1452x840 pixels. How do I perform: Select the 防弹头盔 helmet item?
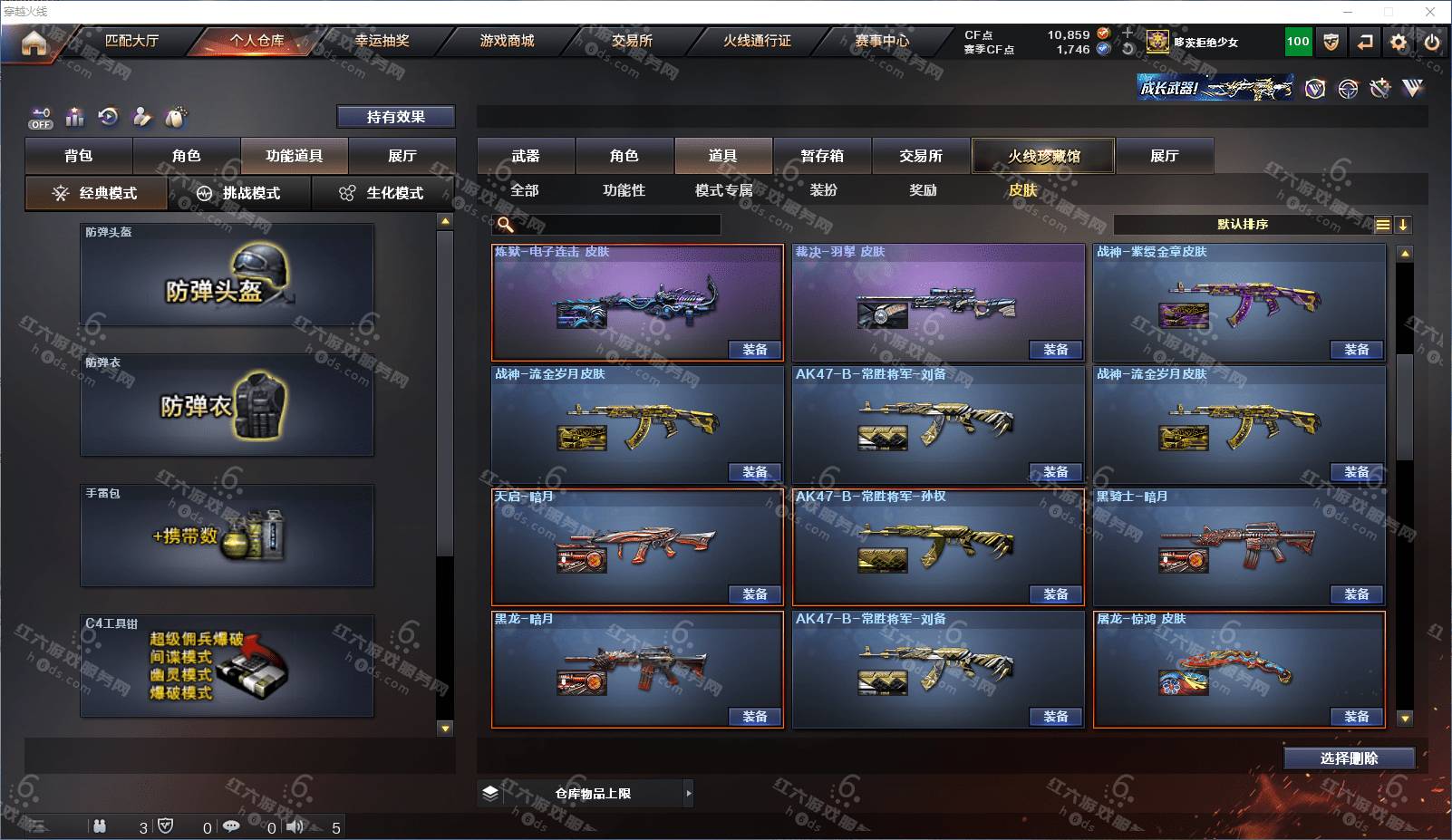pos(227,275)
